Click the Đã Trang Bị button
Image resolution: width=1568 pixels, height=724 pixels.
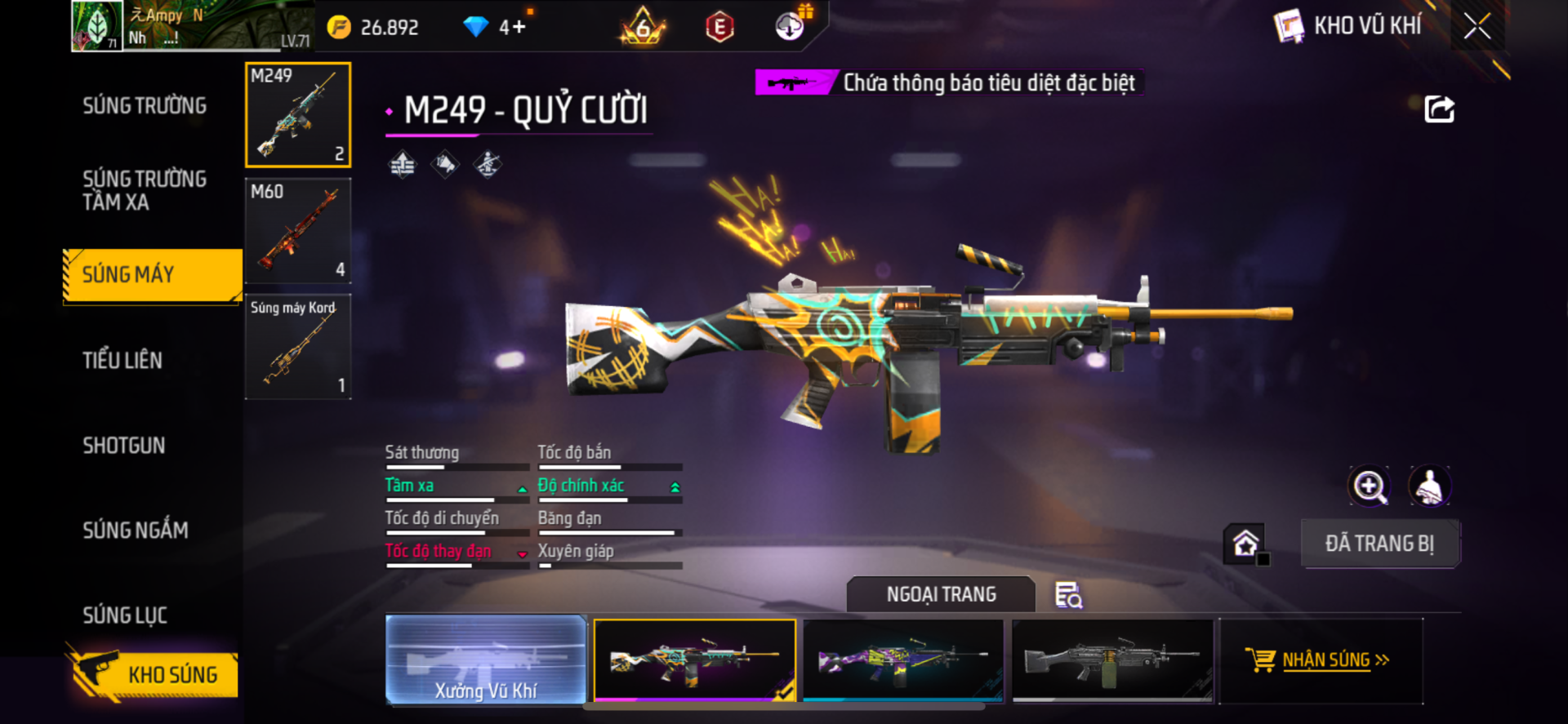pos(1379,544)
